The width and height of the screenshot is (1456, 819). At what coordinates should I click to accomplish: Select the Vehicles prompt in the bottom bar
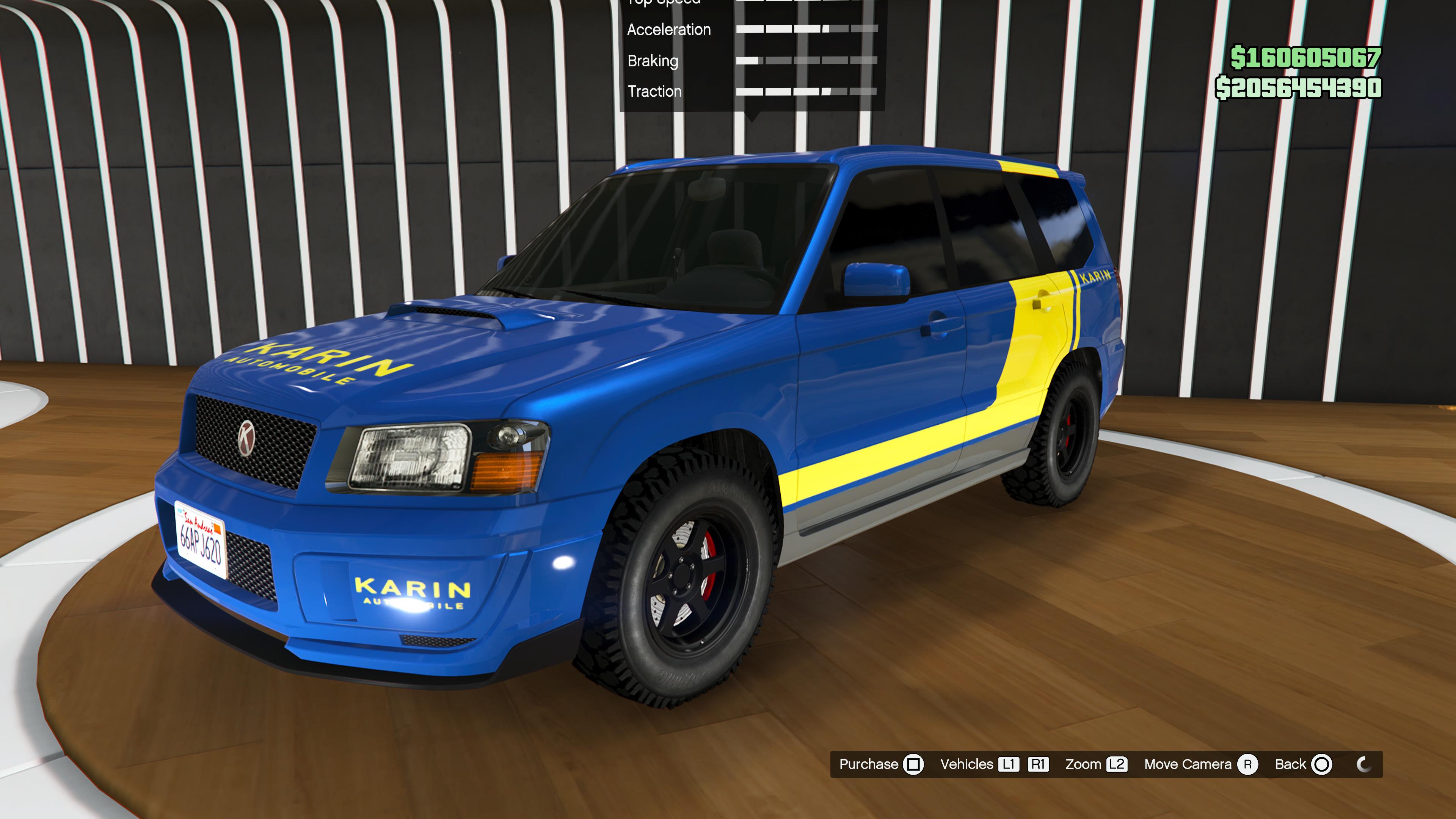[x=993, y=764]
